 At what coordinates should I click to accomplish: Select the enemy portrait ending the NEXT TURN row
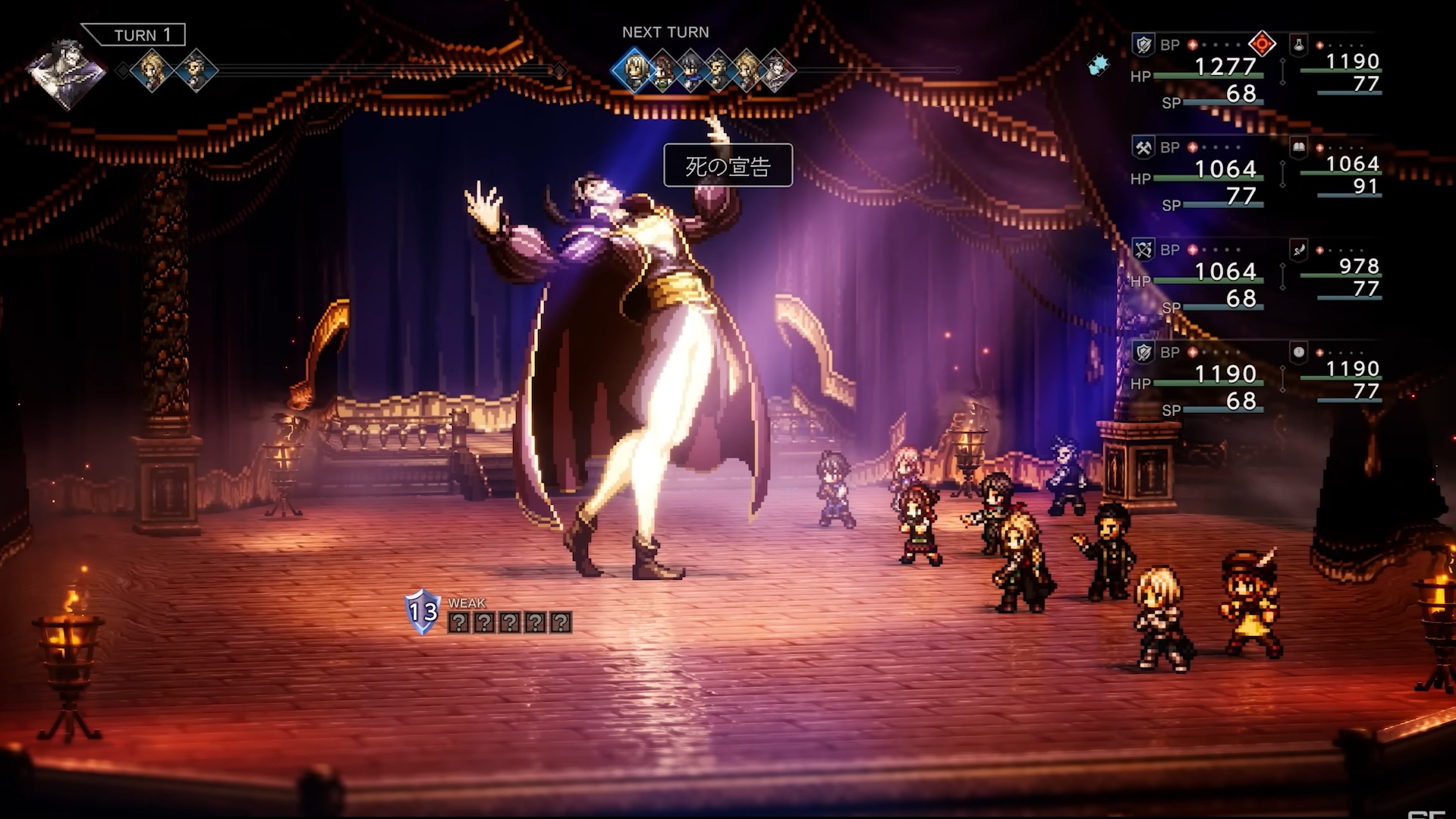pos(776,71)
